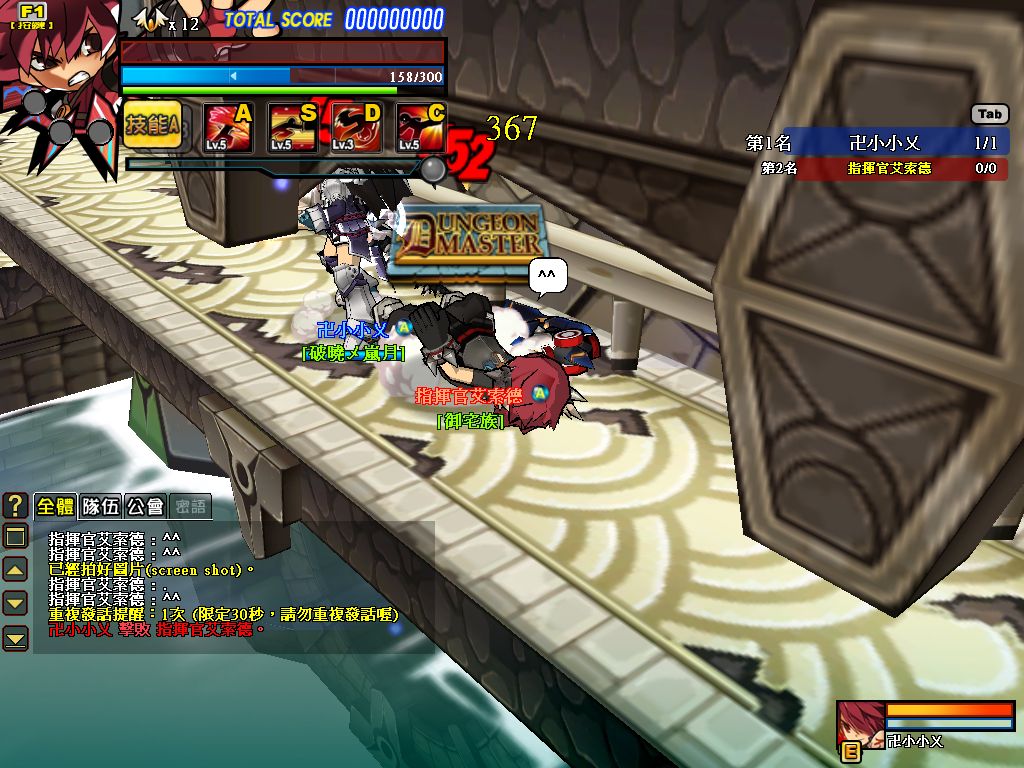The image size is (1024, 768).
Task: Select the 公會 guild chat tab
Action: (x=145, y=507)
